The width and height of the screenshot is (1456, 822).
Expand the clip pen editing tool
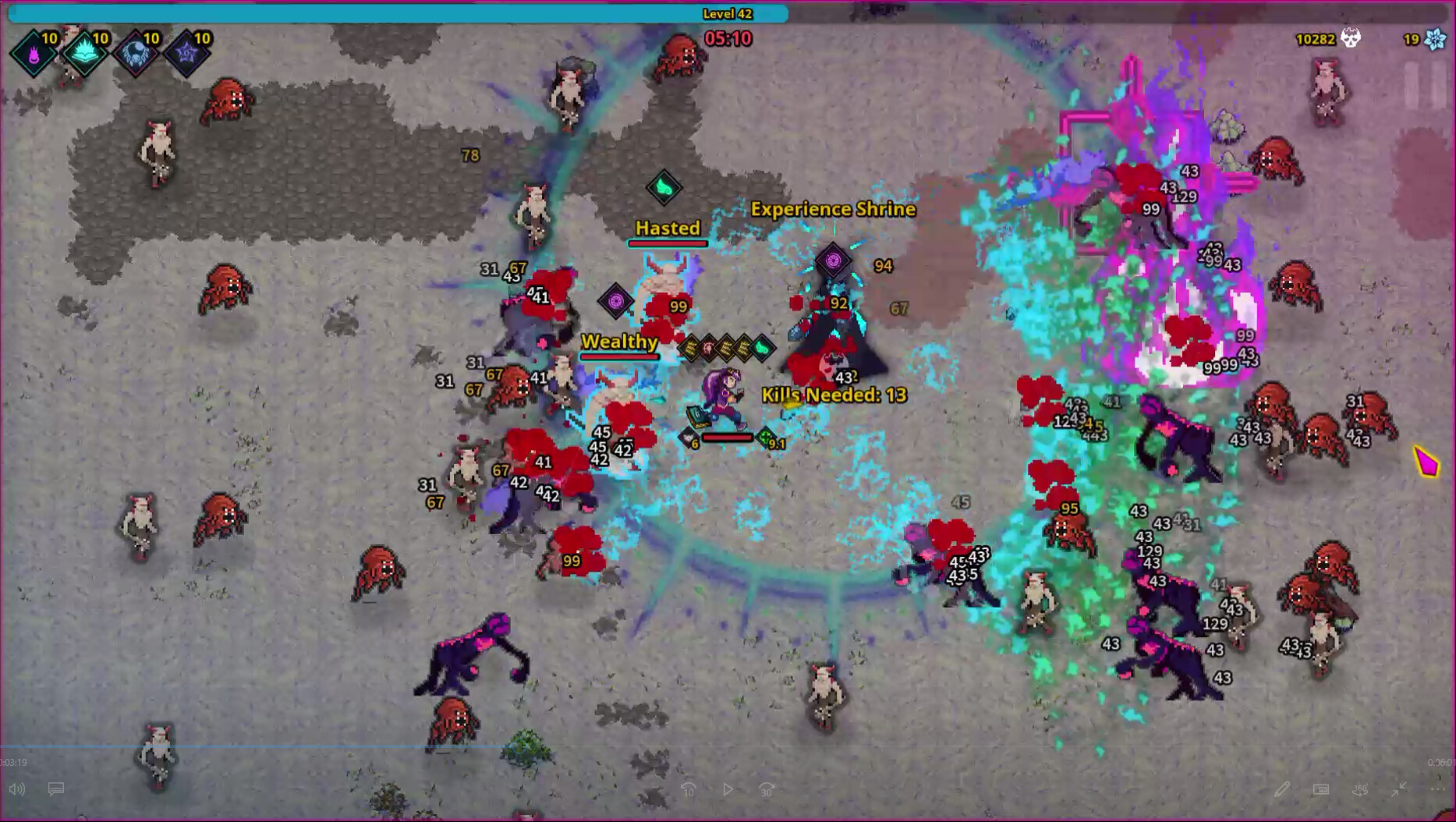1283,788
